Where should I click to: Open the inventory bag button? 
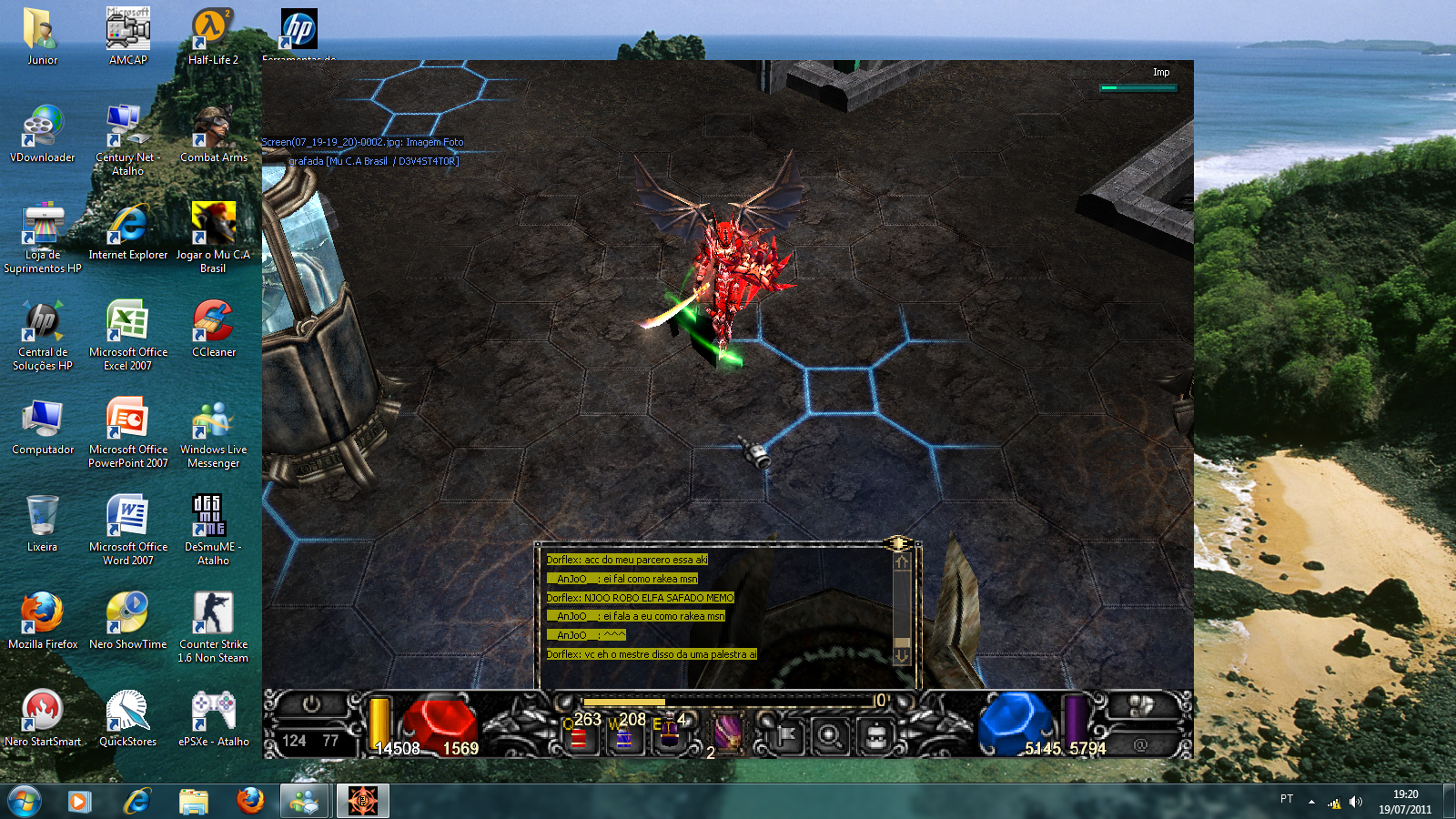[875, 735]
